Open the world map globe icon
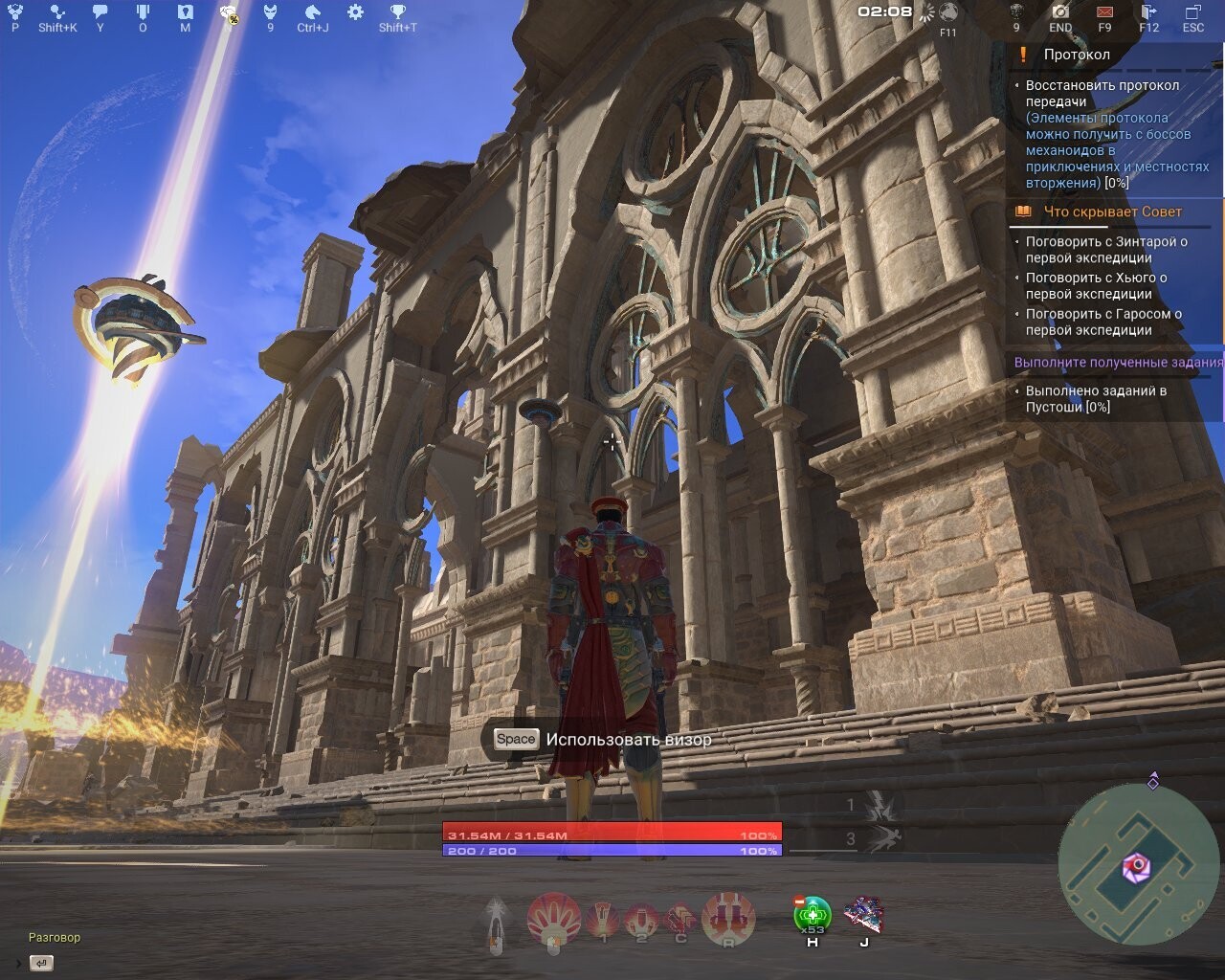1225x980 pixels. 947,13
